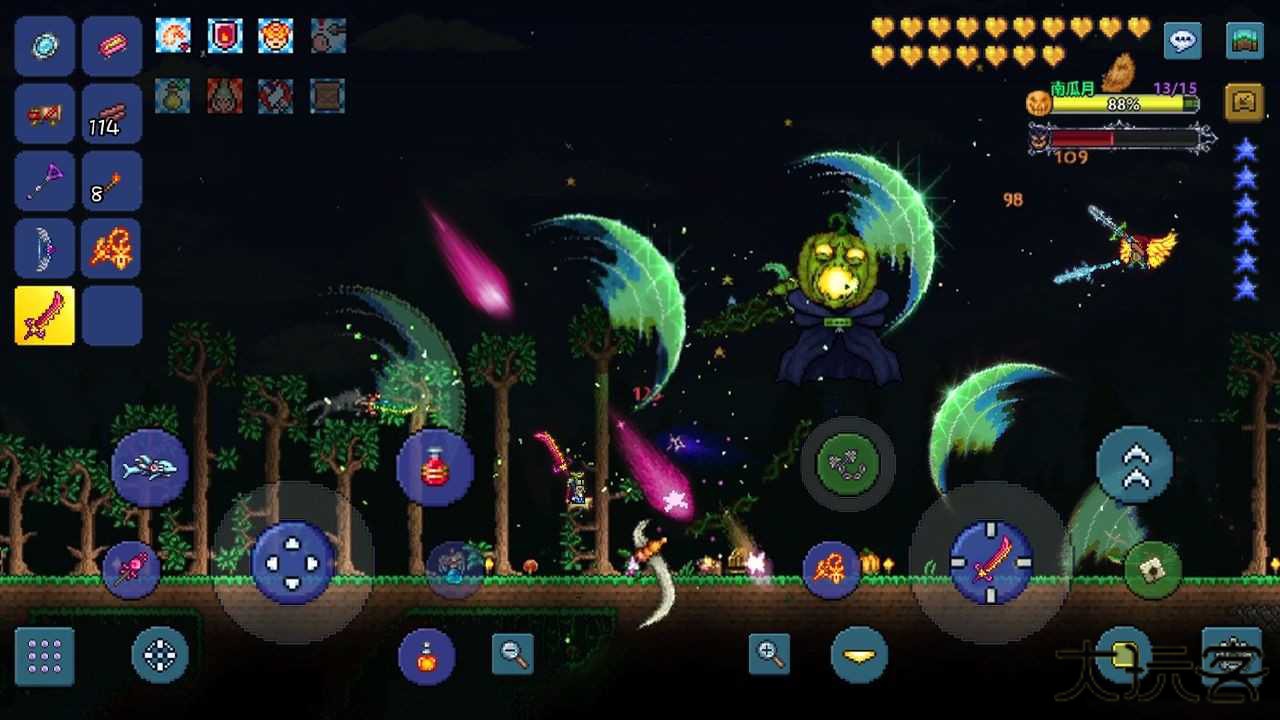Open the dotted grid inventory panel

click(x=44, y=655)
